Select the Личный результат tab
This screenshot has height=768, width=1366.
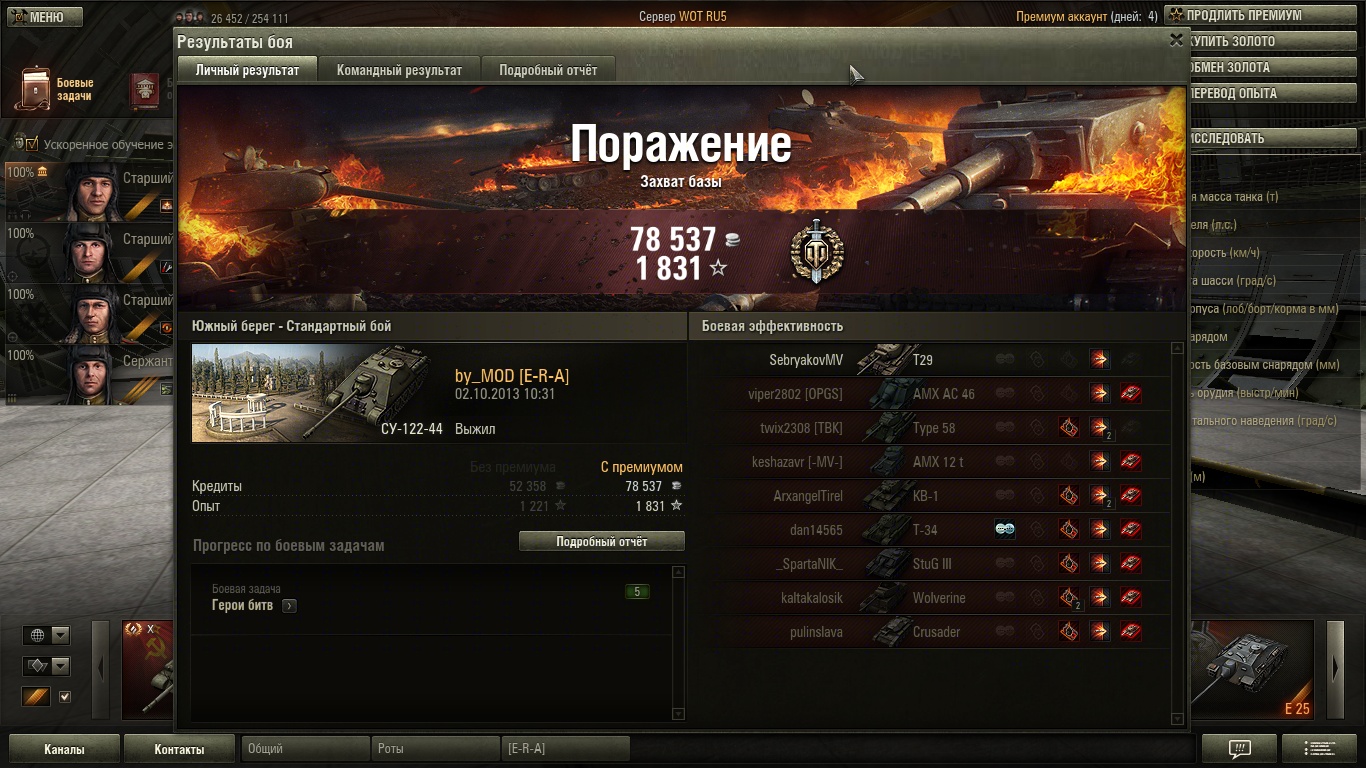point(247,70)
